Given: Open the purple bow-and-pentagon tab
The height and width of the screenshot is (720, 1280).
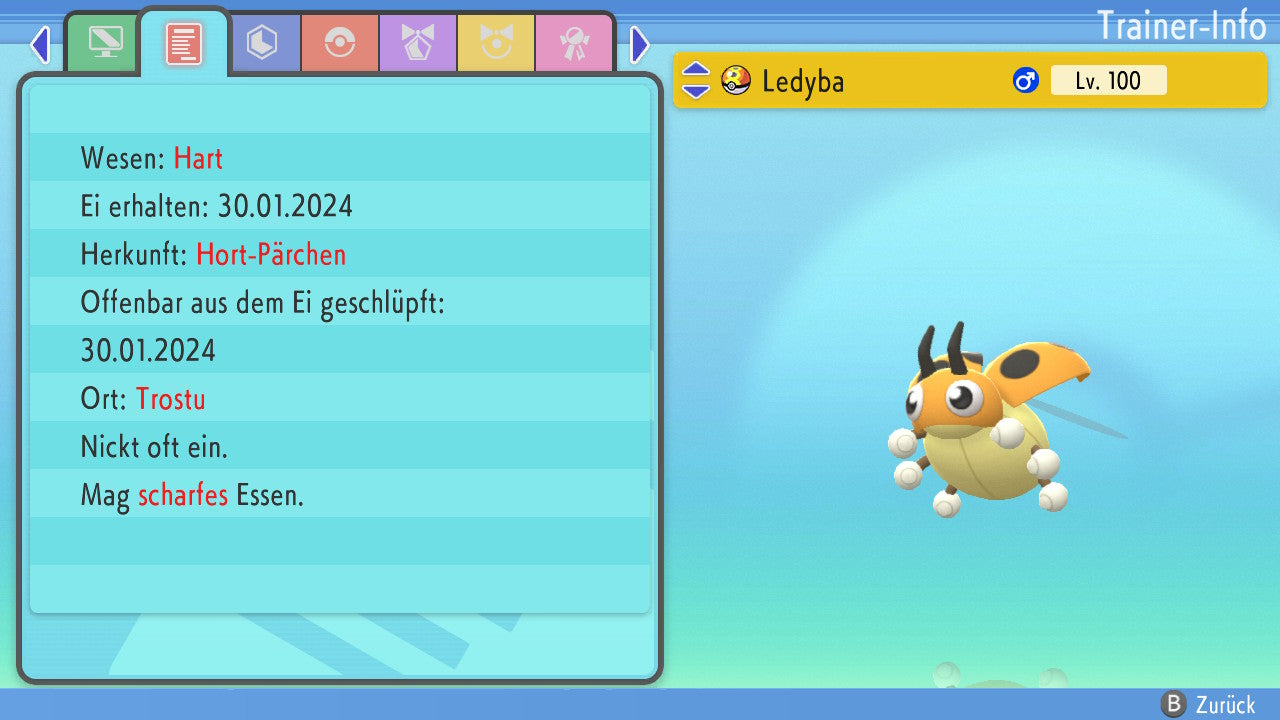Looking at the screenshot, I should click(x=418, y=43).
